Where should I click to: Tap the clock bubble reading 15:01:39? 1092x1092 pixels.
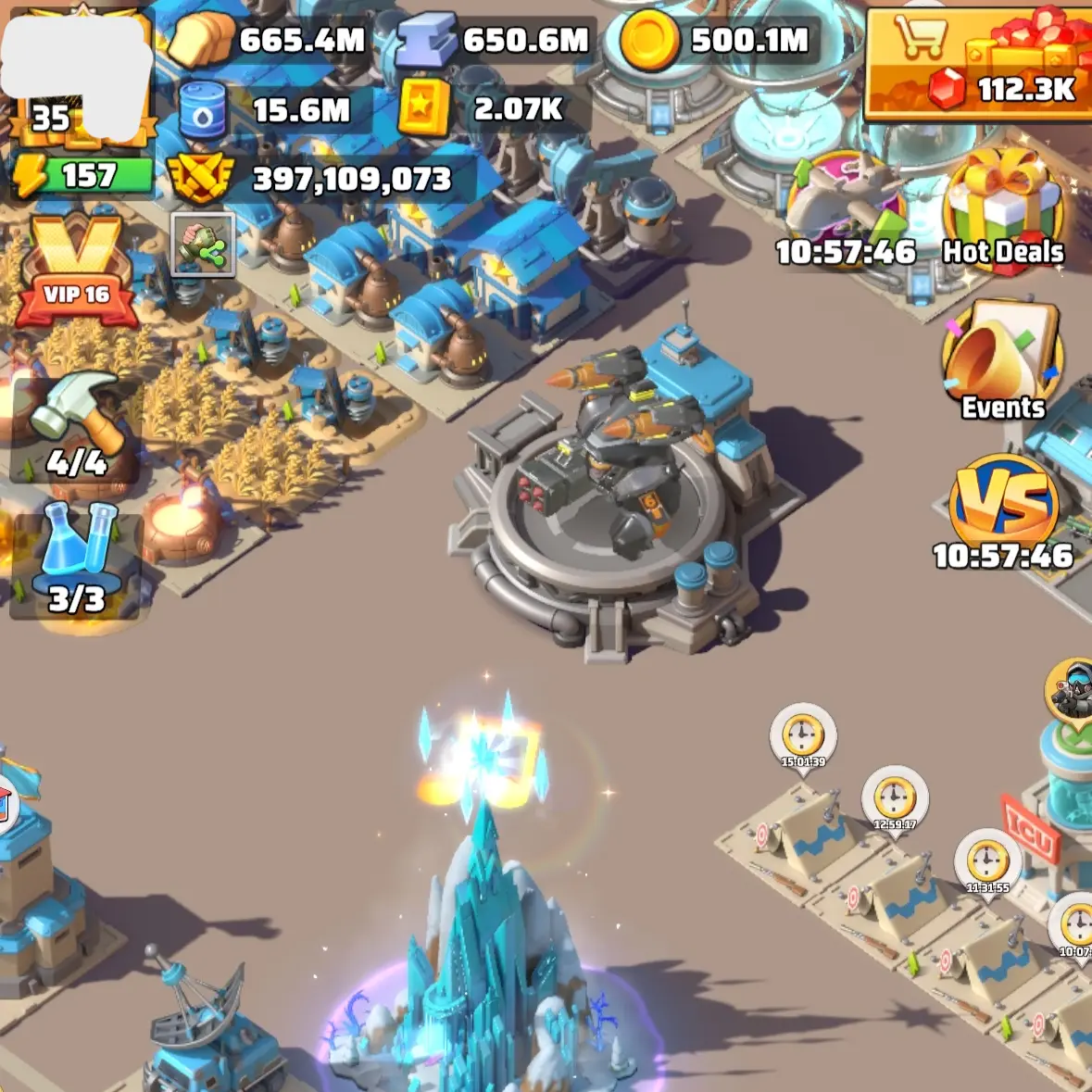click(x=803, y=736)
